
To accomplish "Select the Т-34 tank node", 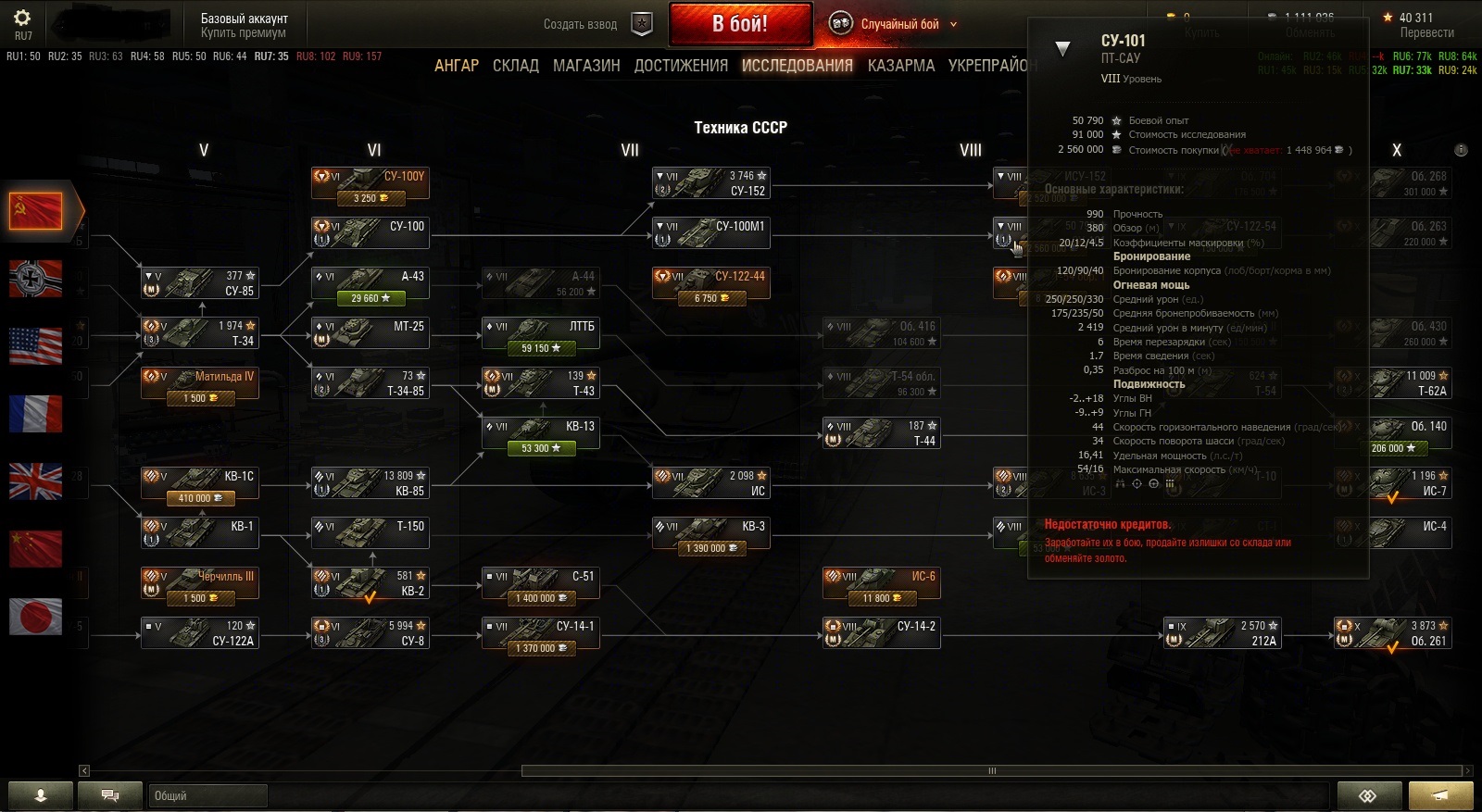I will click(199, 333).
